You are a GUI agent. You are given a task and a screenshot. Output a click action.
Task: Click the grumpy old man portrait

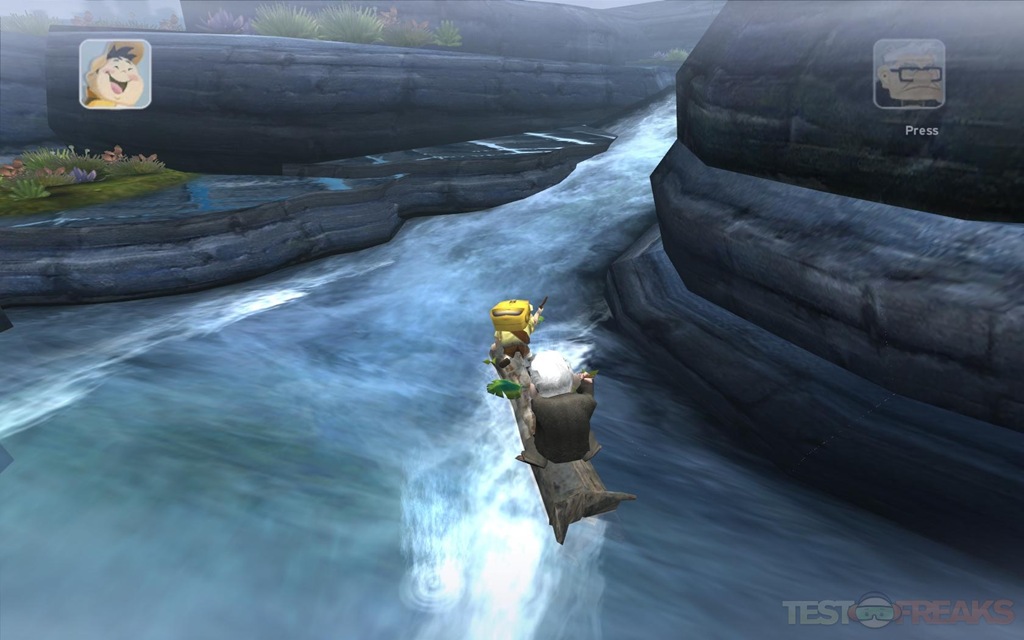908,74
